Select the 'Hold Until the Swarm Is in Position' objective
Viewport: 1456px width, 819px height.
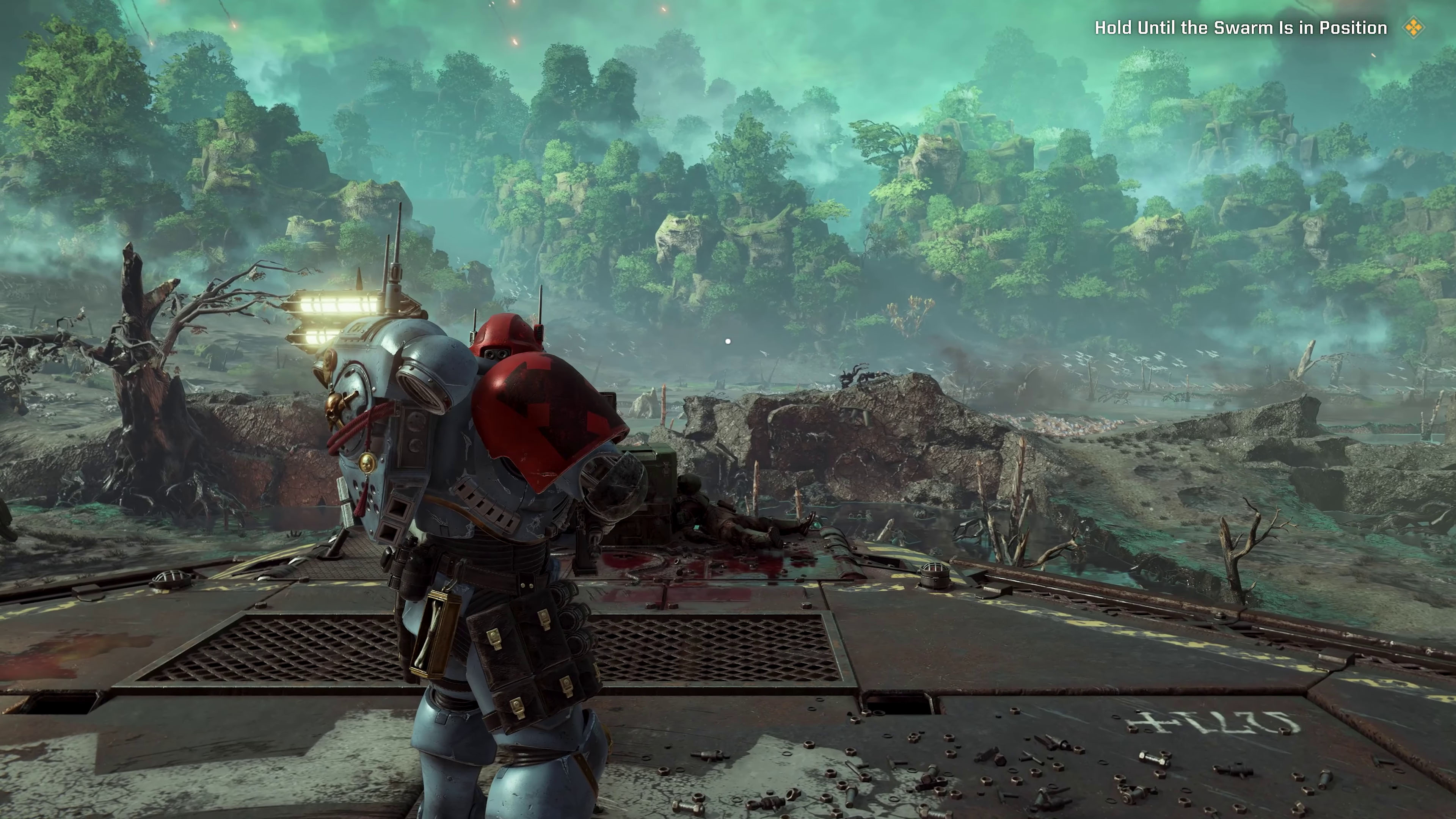tap(1241, 28)
